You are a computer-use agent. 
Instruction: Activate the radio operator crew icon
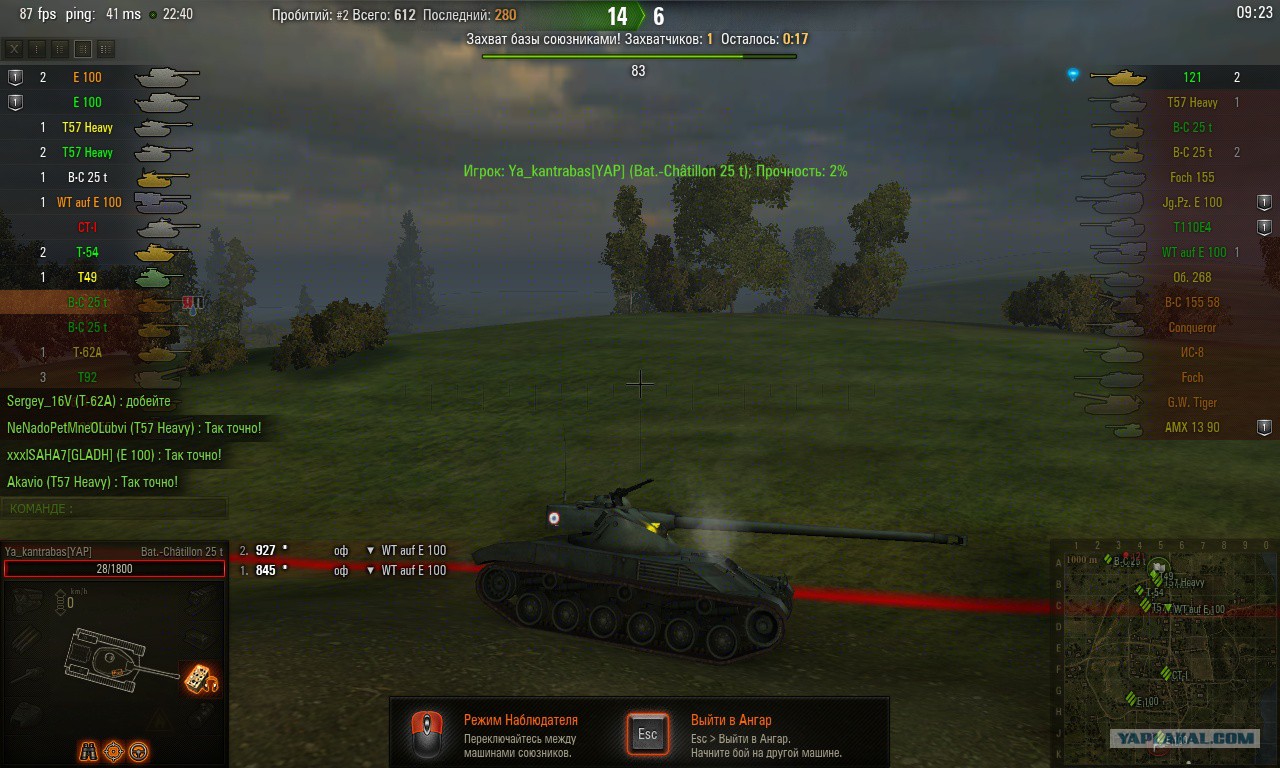[x=201, y=680]
